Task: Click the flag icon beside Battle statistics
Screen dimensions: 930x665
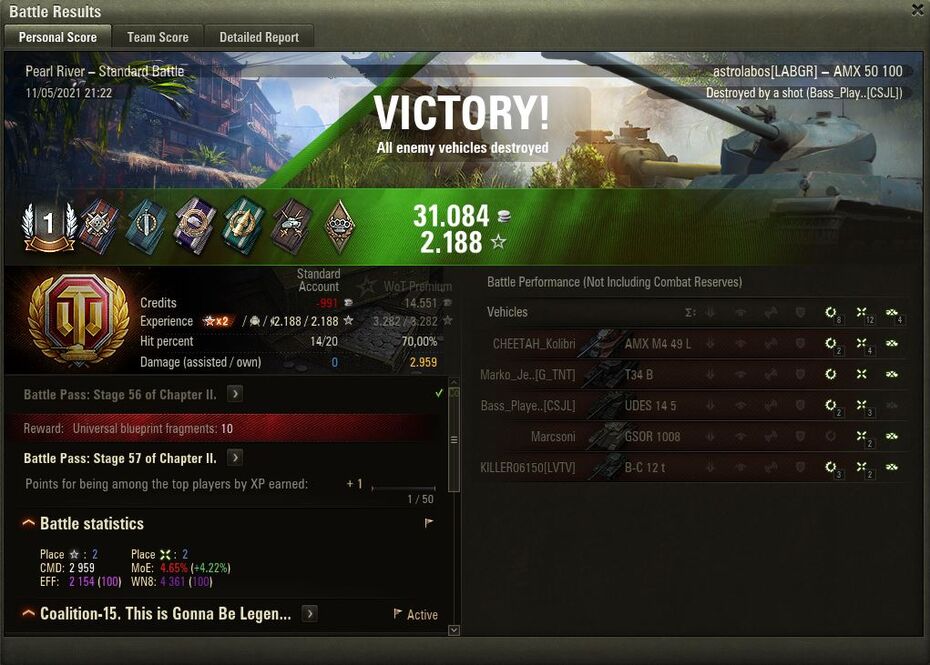Action: (x=428, y=523)
